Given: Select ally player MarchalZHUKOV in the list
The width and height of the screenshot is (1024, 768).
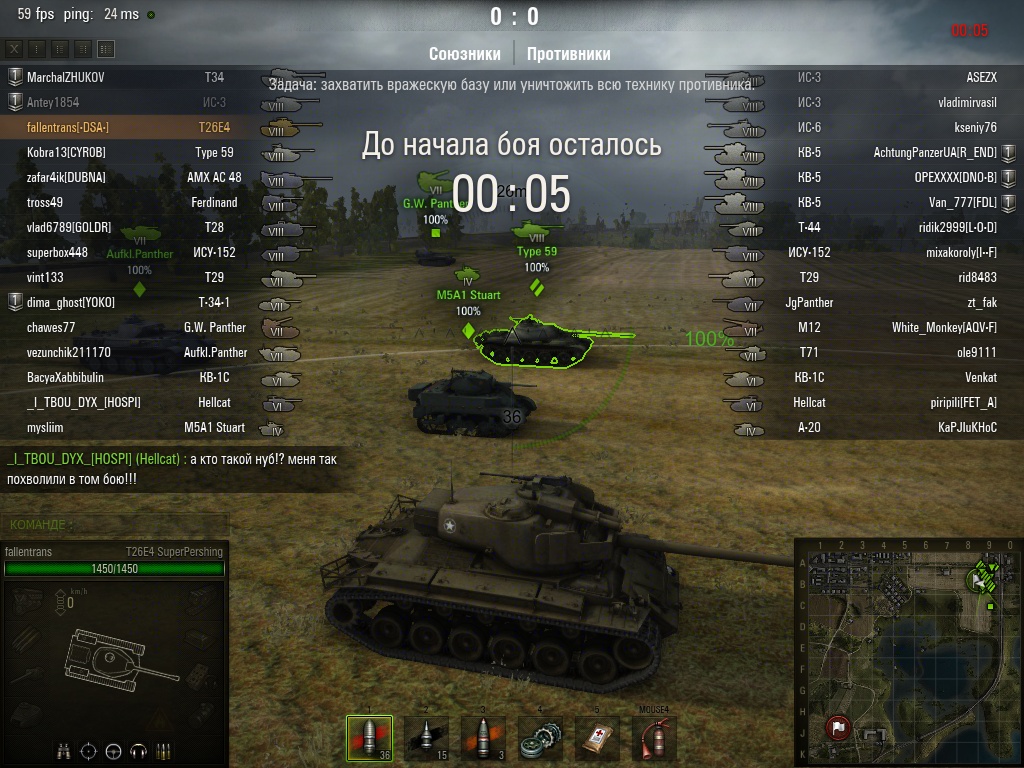Looking at the screenshot, I should (x=66, y=77).
